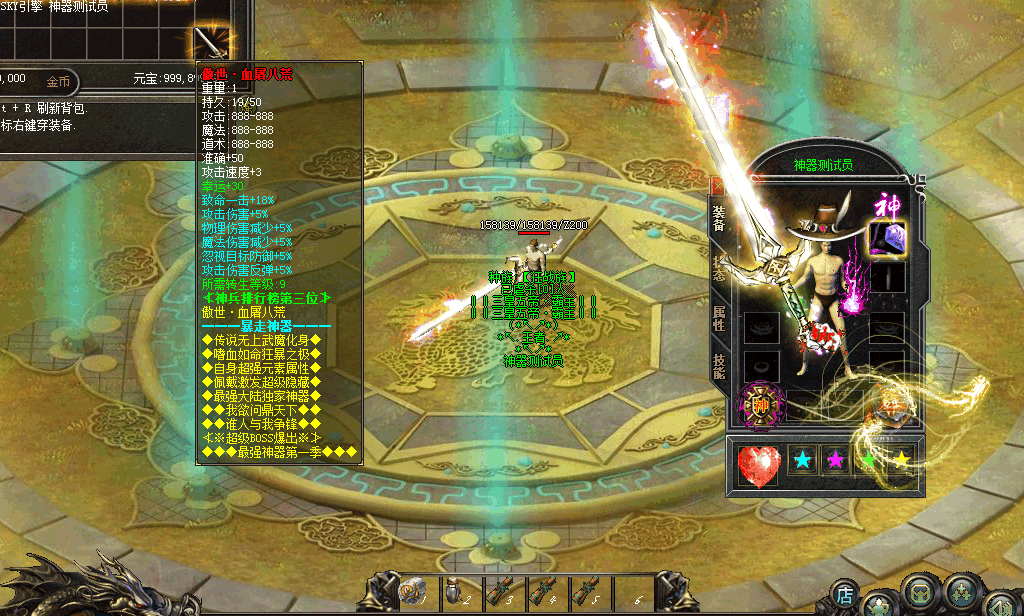Choose the cyan star slot

coord(802,460)
